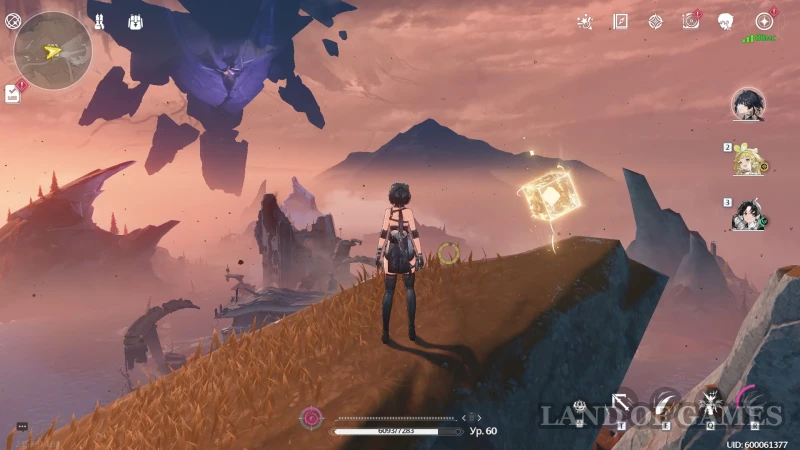The image size is (800, 450).
Task: Click the pink circular gadget icon
Action: point(313,417)
